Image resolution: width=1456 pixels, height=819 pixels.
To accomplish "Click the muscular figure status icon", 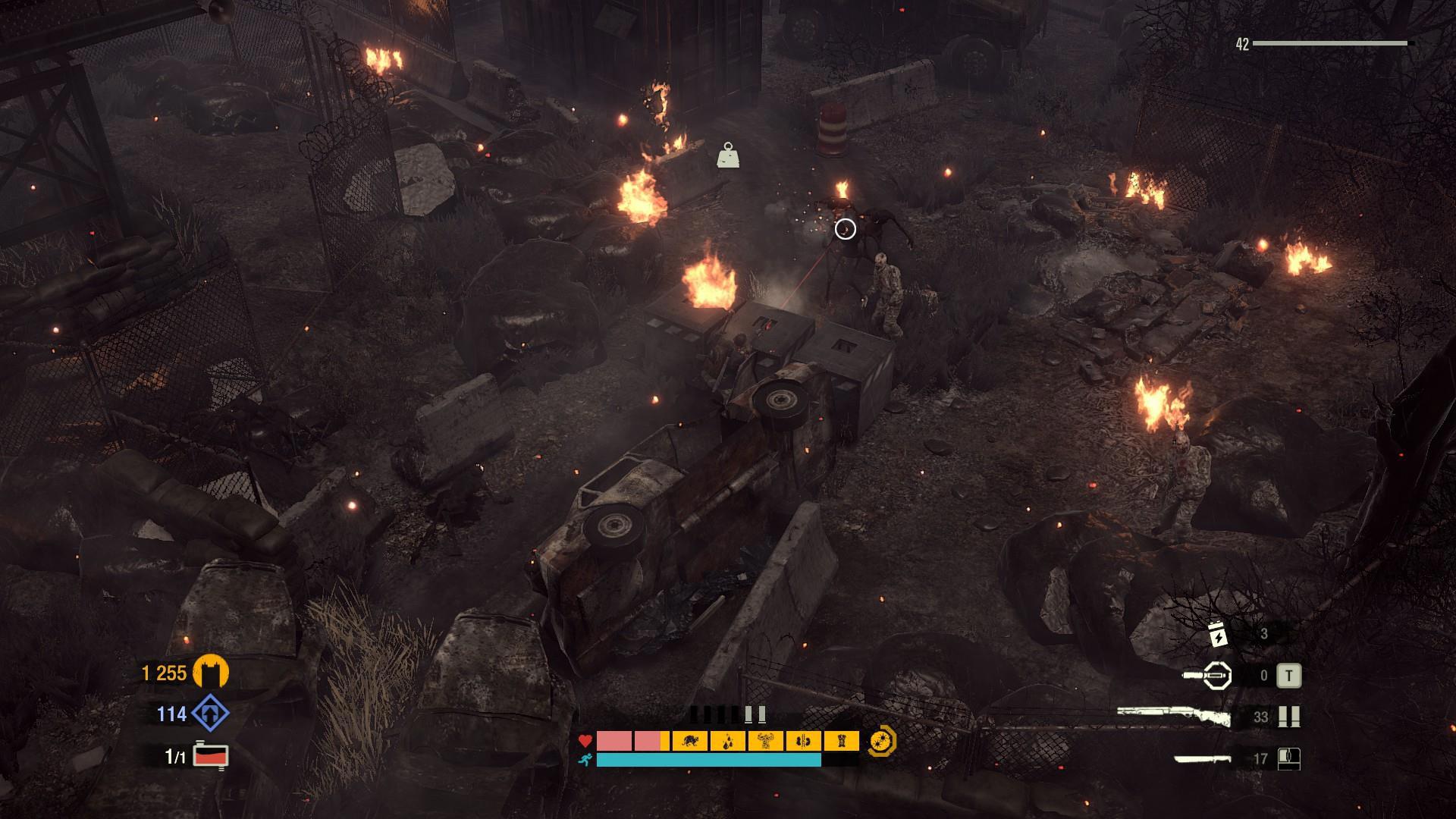I will pos(766,741).
